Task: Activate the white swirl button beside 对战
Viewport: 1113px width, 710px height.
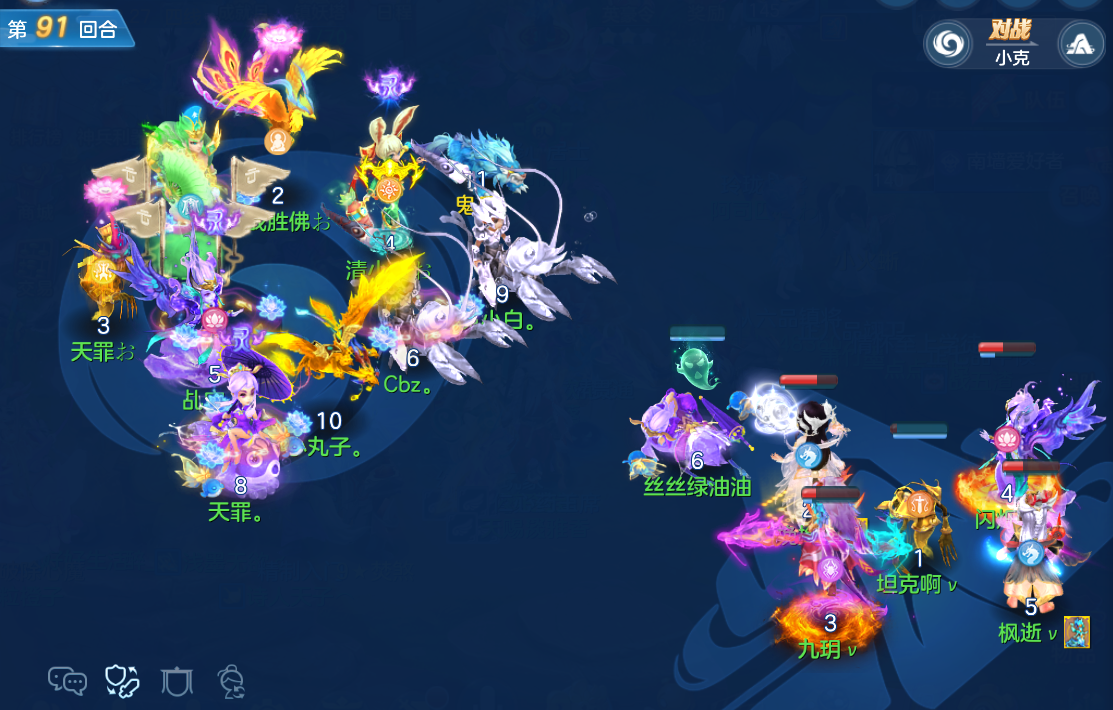Action: tap(947, 43)
